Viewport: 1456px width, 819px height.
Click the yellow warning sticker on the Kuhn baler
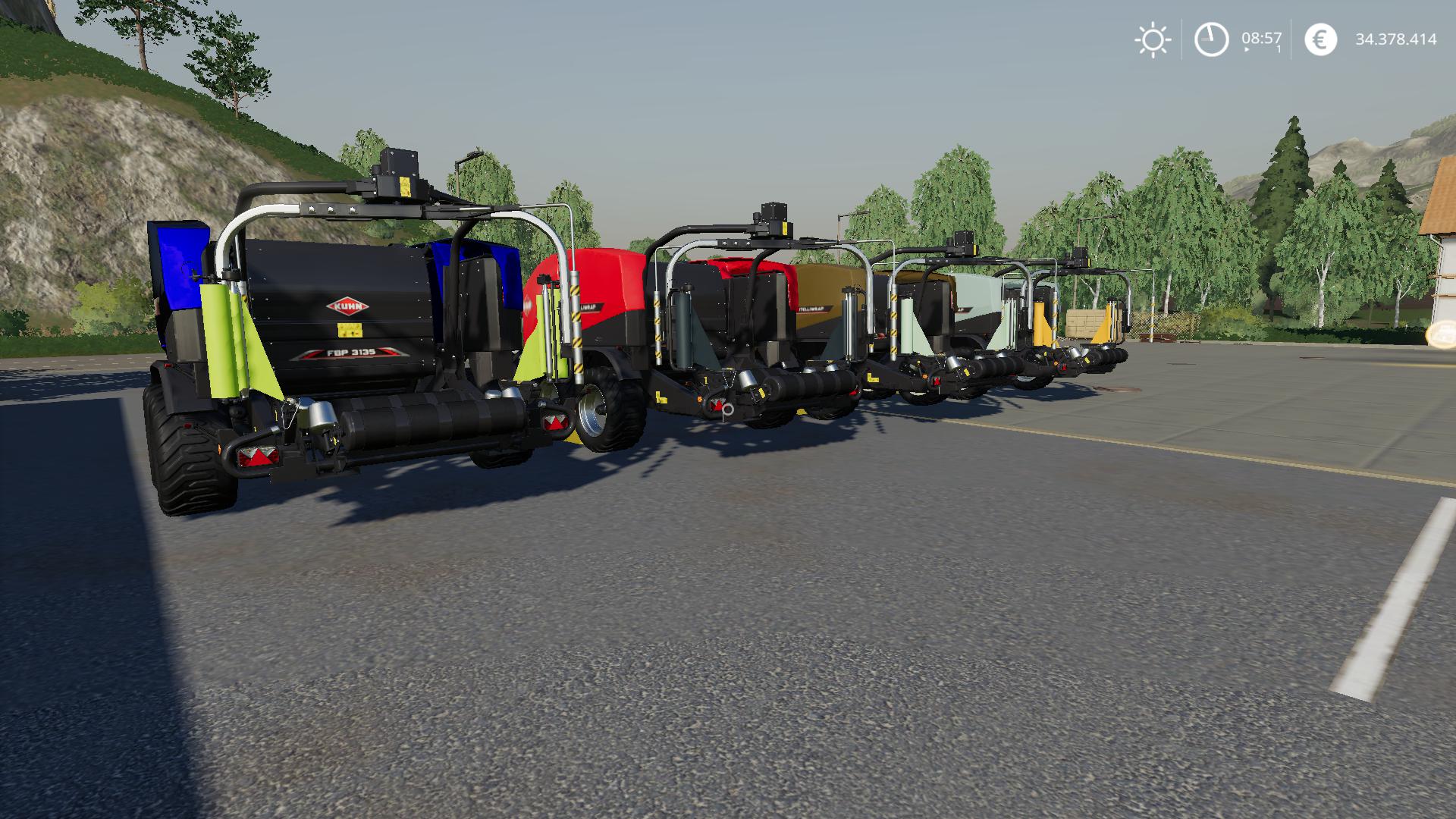(x=350, y=330)
